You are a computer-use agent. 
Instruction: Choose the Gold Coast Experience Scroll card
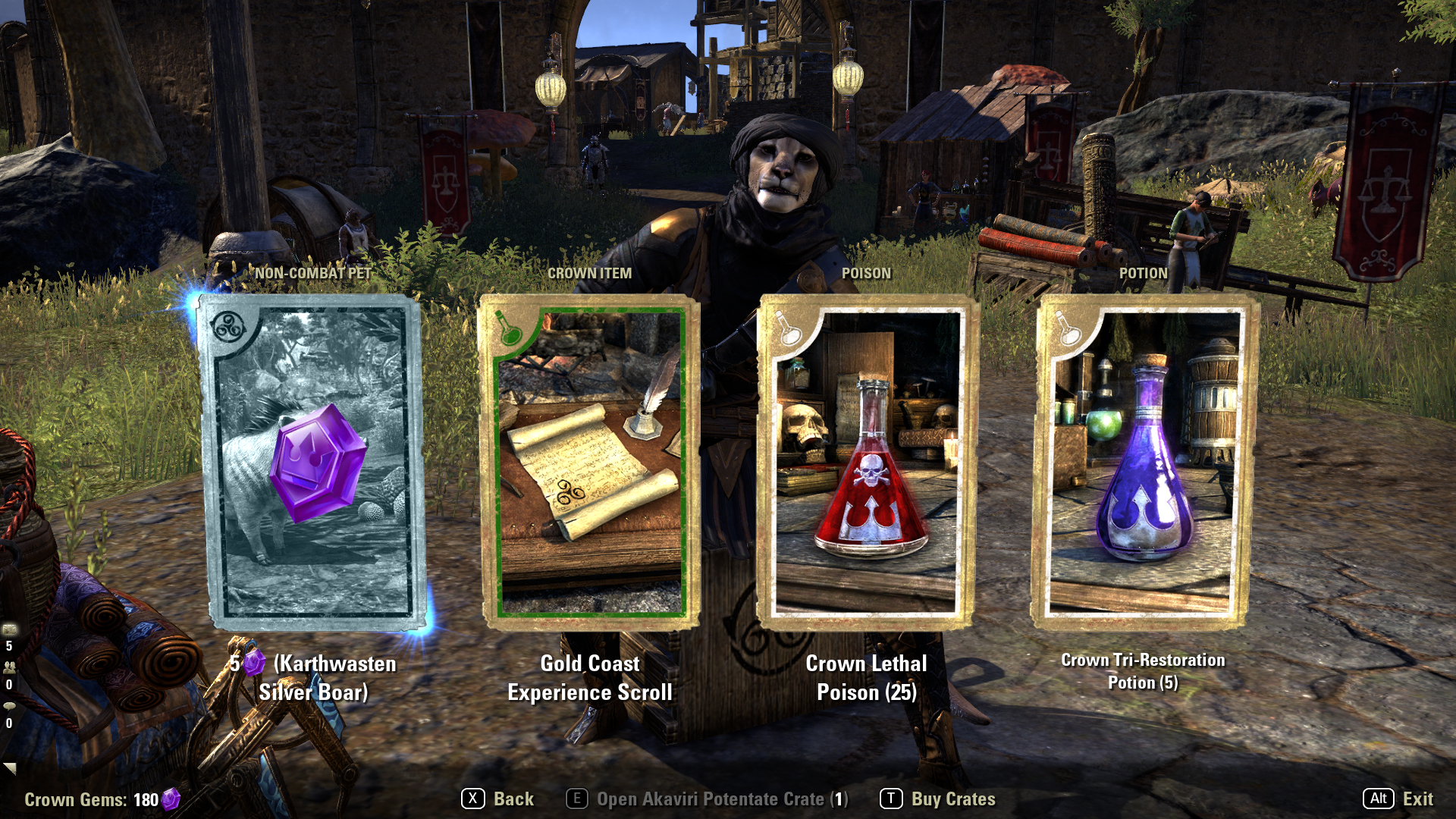[590, 463]
